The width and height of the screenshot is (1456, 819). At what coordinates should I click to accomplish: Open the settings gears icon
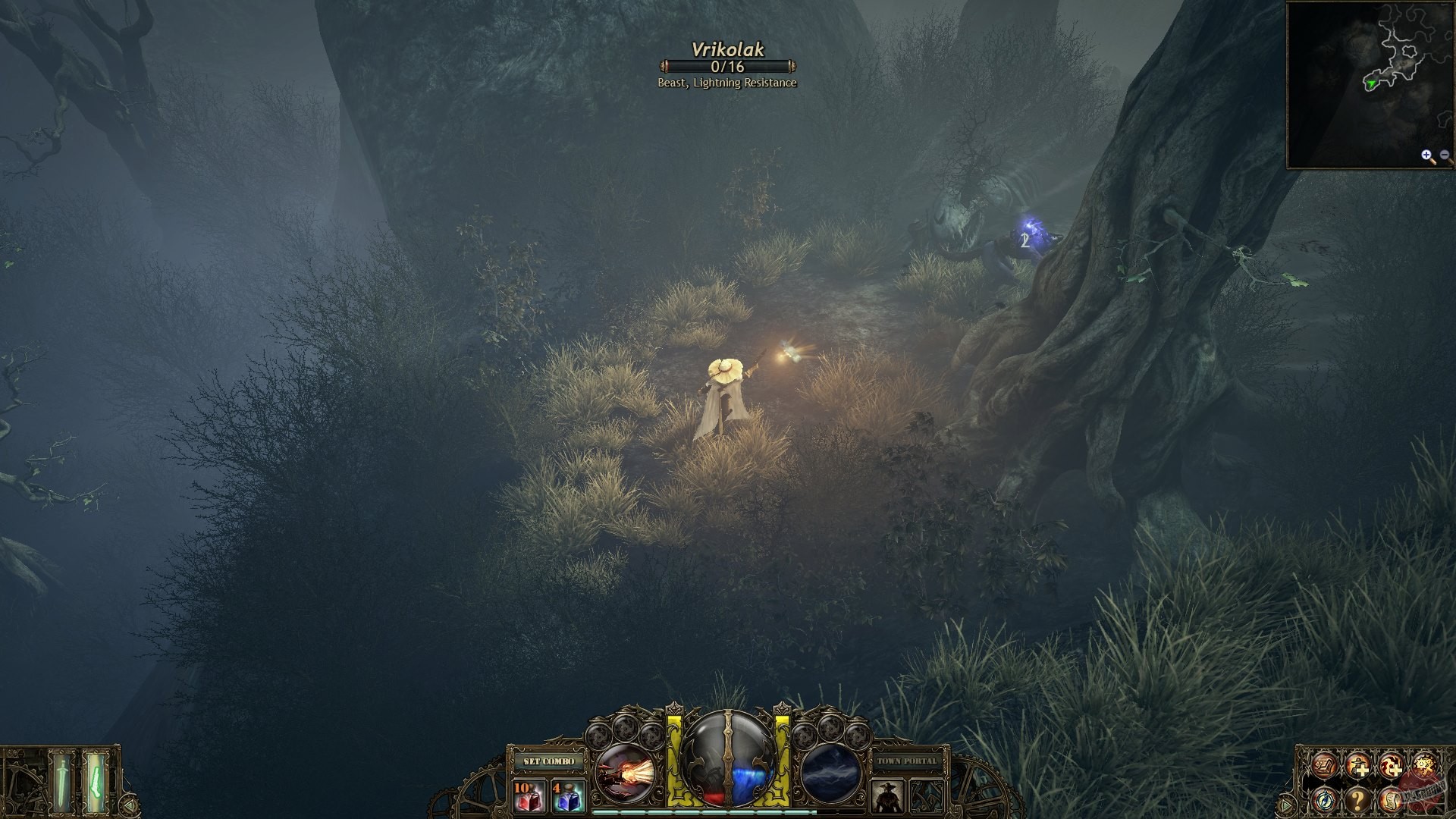click(x=1426, y=766)
